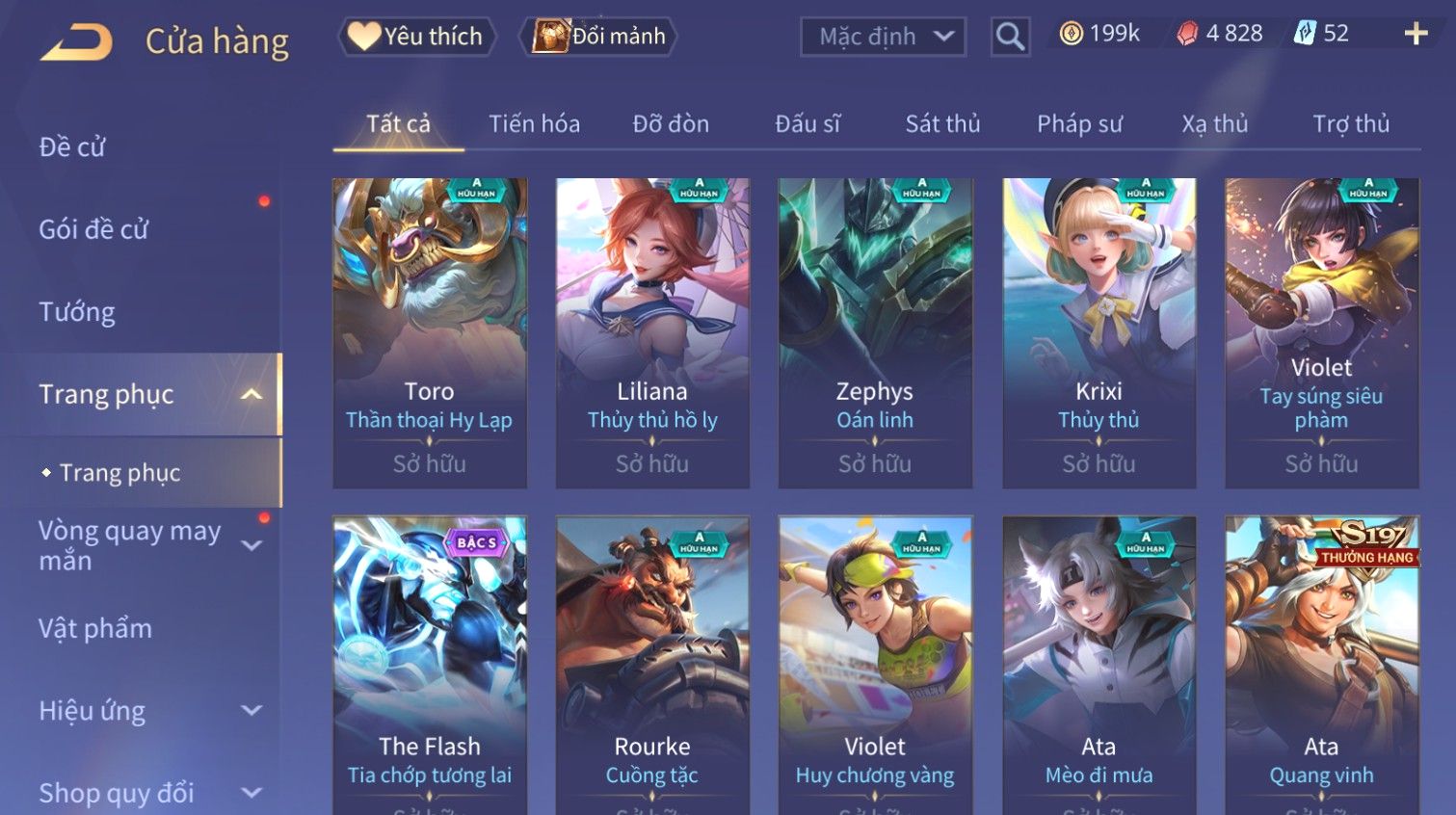The image size is (1456, 815).
Task: Switch to the Tiến hóa tab
Action: point(534,123)
